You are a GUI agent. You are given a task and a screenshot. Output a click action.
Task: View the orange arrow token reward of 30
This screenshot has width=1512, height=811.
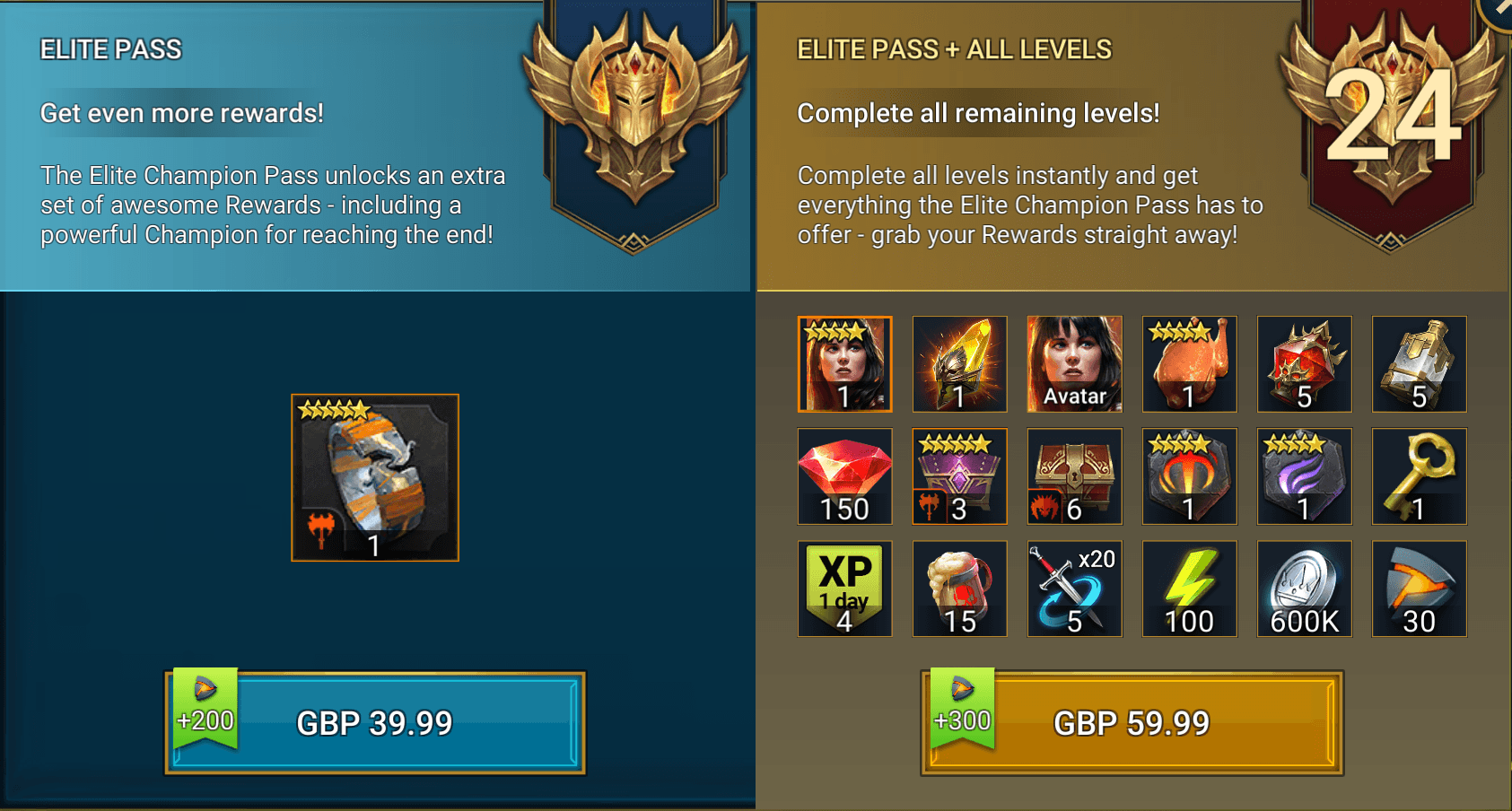1419,589
